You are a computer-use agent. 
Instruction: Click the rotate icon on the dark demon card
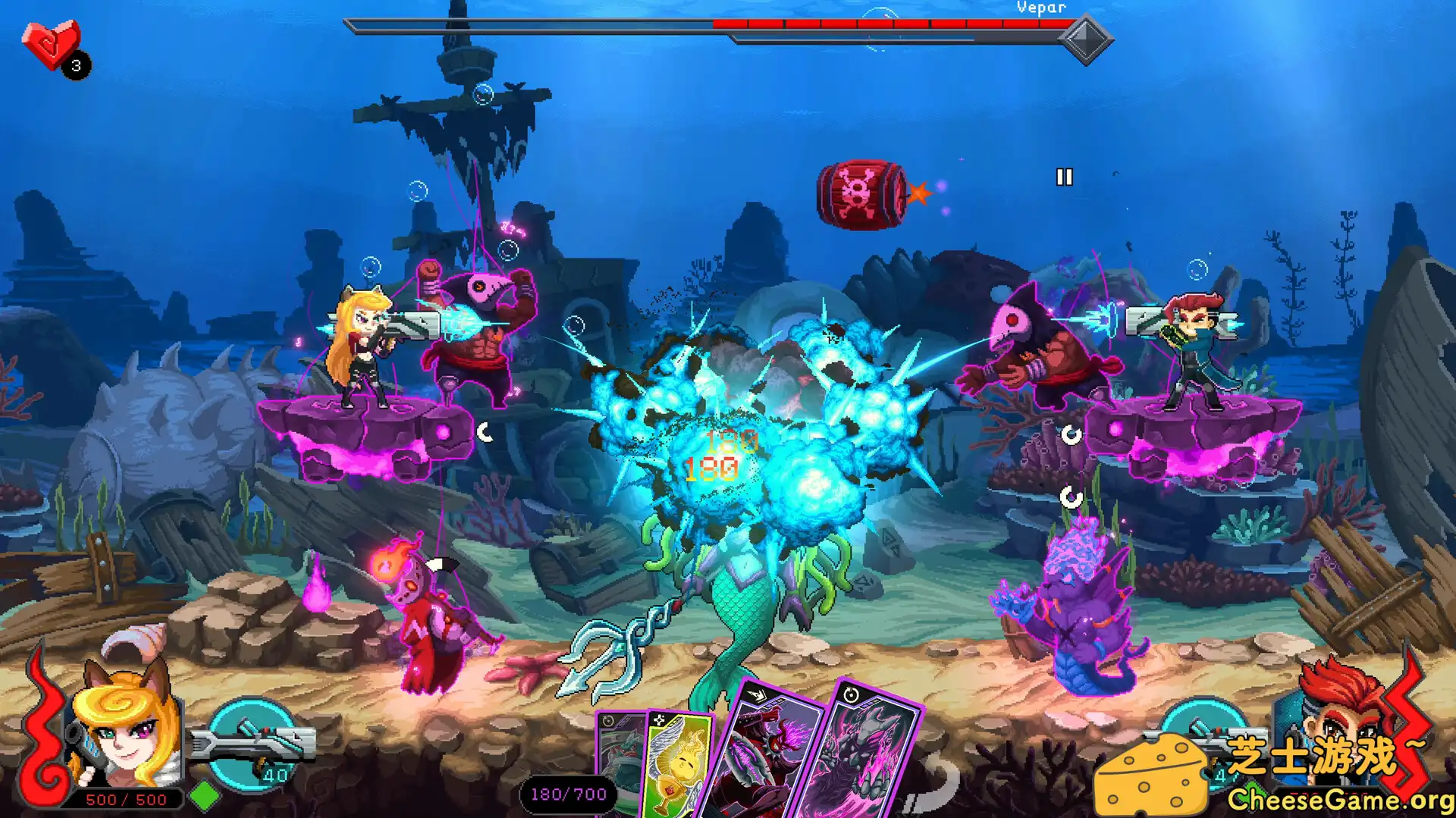pyautogui.click(x=851, y=694)
